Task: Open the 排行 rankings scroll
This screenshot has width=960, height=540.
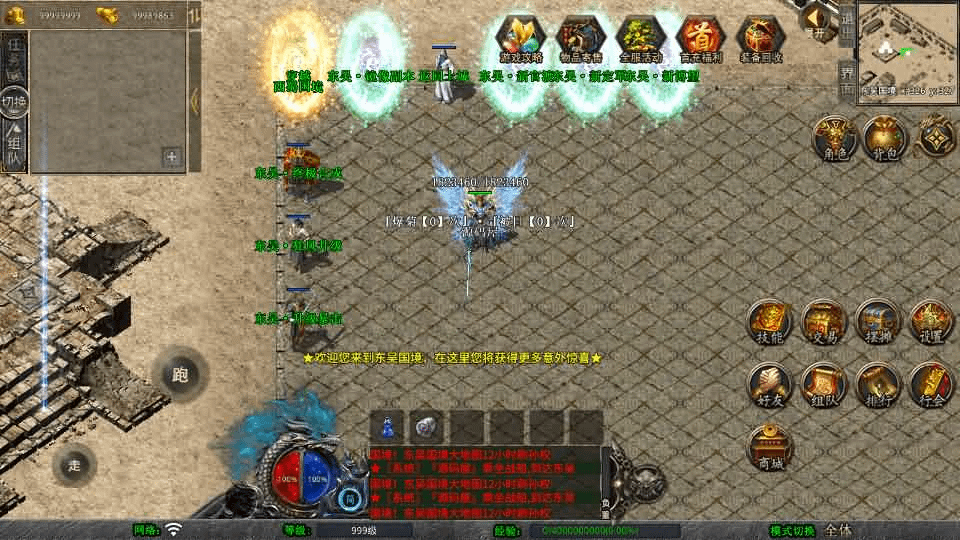Action: click(877, 385)
